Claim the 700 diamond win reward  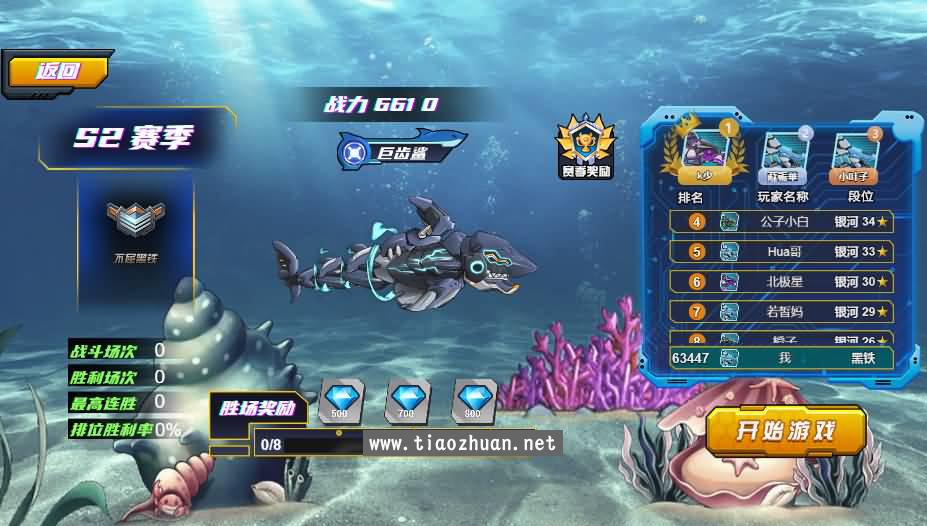[x=405, y=399]
